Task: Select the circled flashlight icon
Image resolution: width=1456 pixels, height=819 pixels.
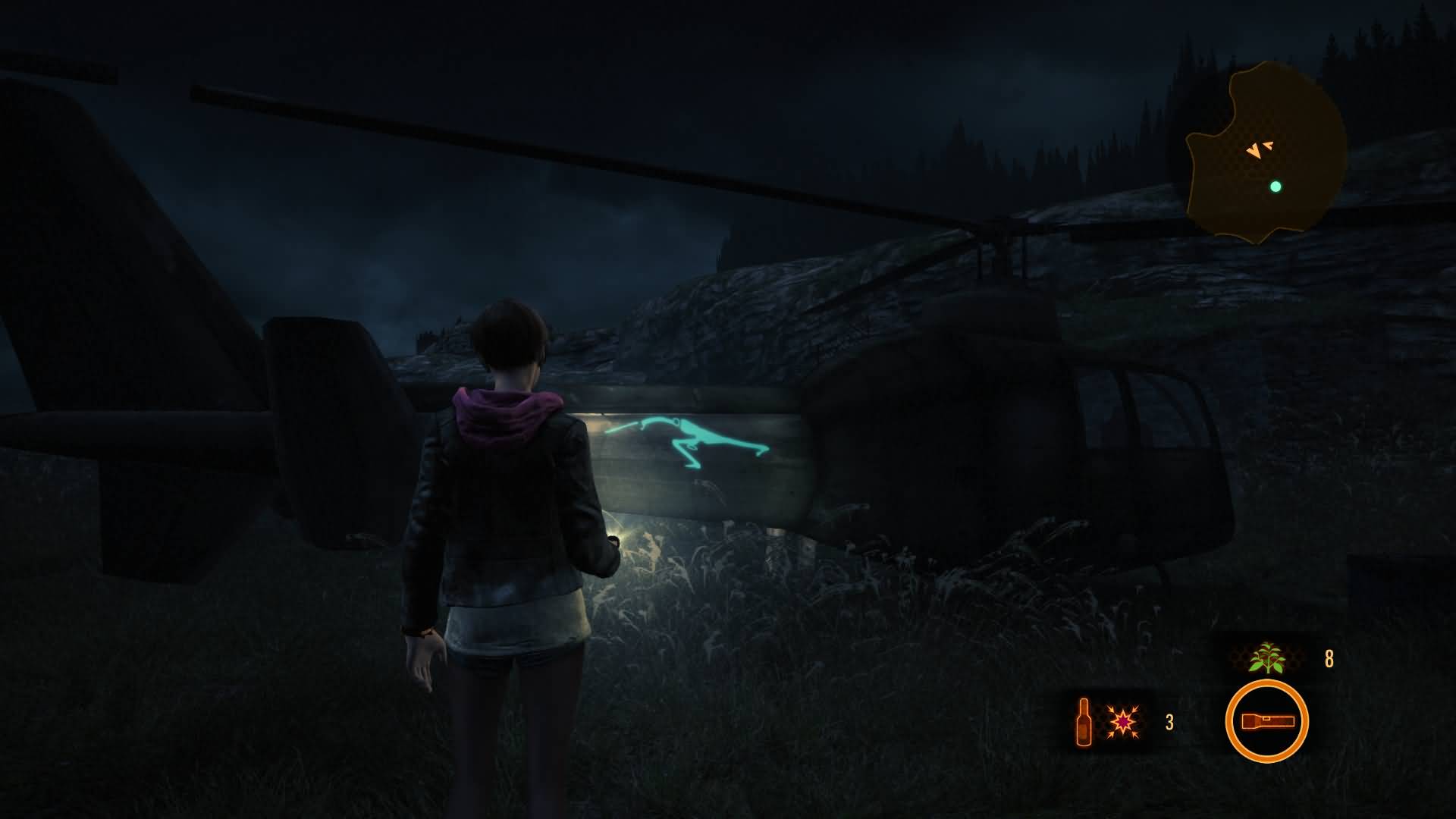Action: [x=1266, y=721]
